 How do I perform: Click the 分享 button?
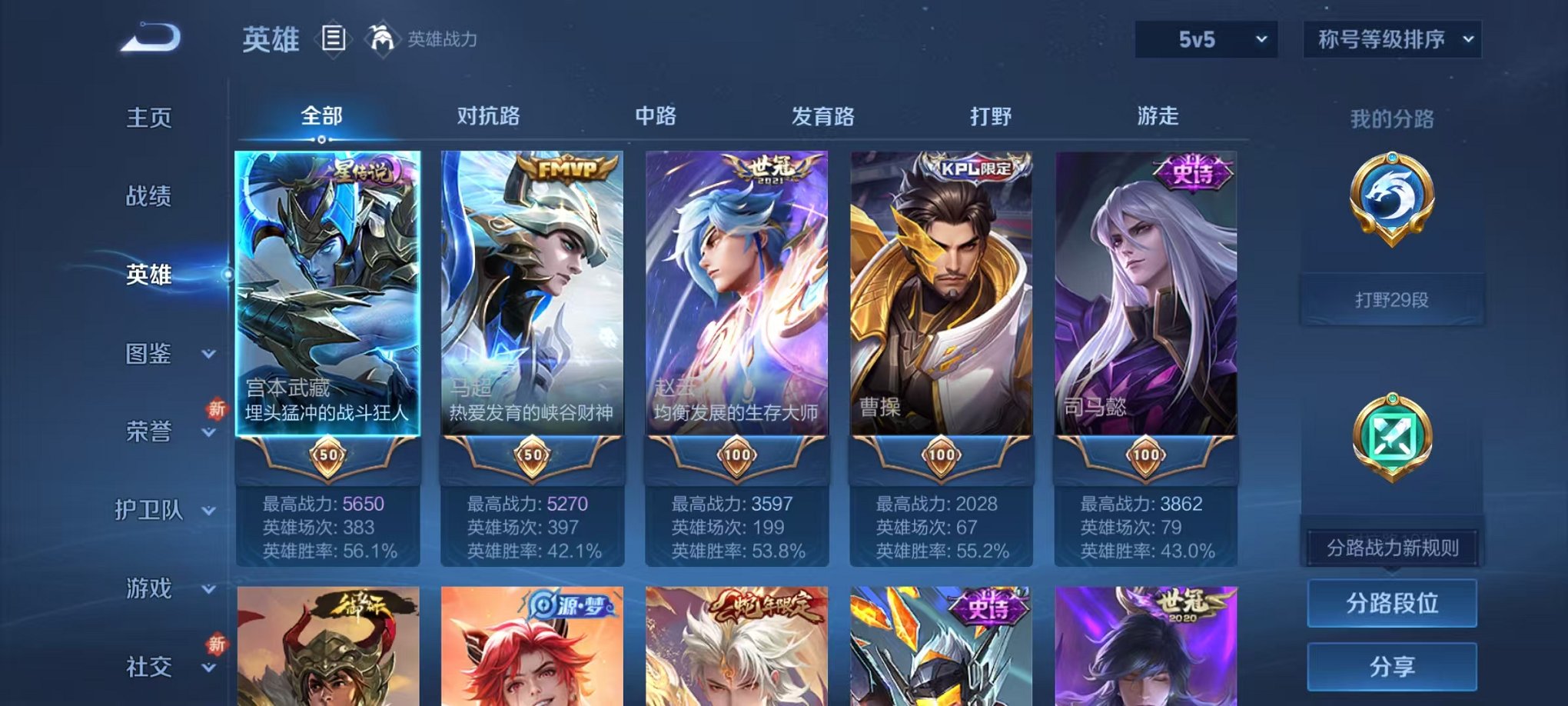pyautogui.click(x=1392, y=664)
